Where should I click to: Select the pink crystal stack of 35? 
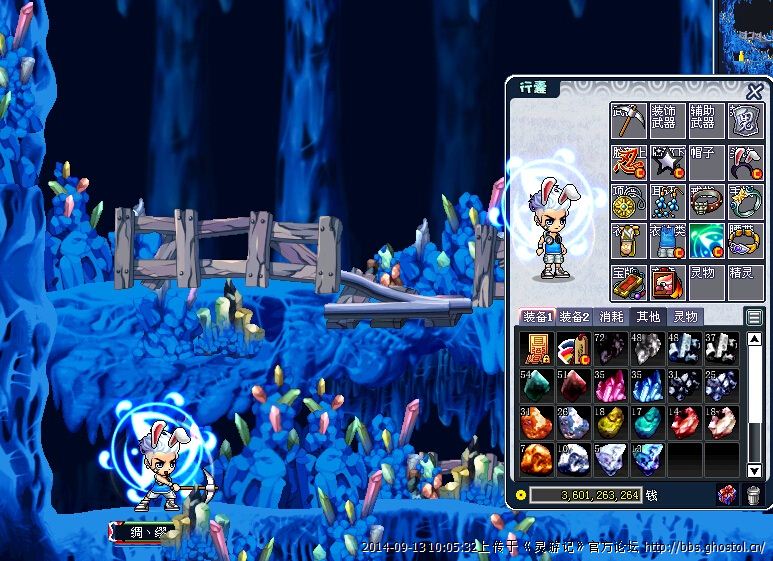click(x=610, y=385)
